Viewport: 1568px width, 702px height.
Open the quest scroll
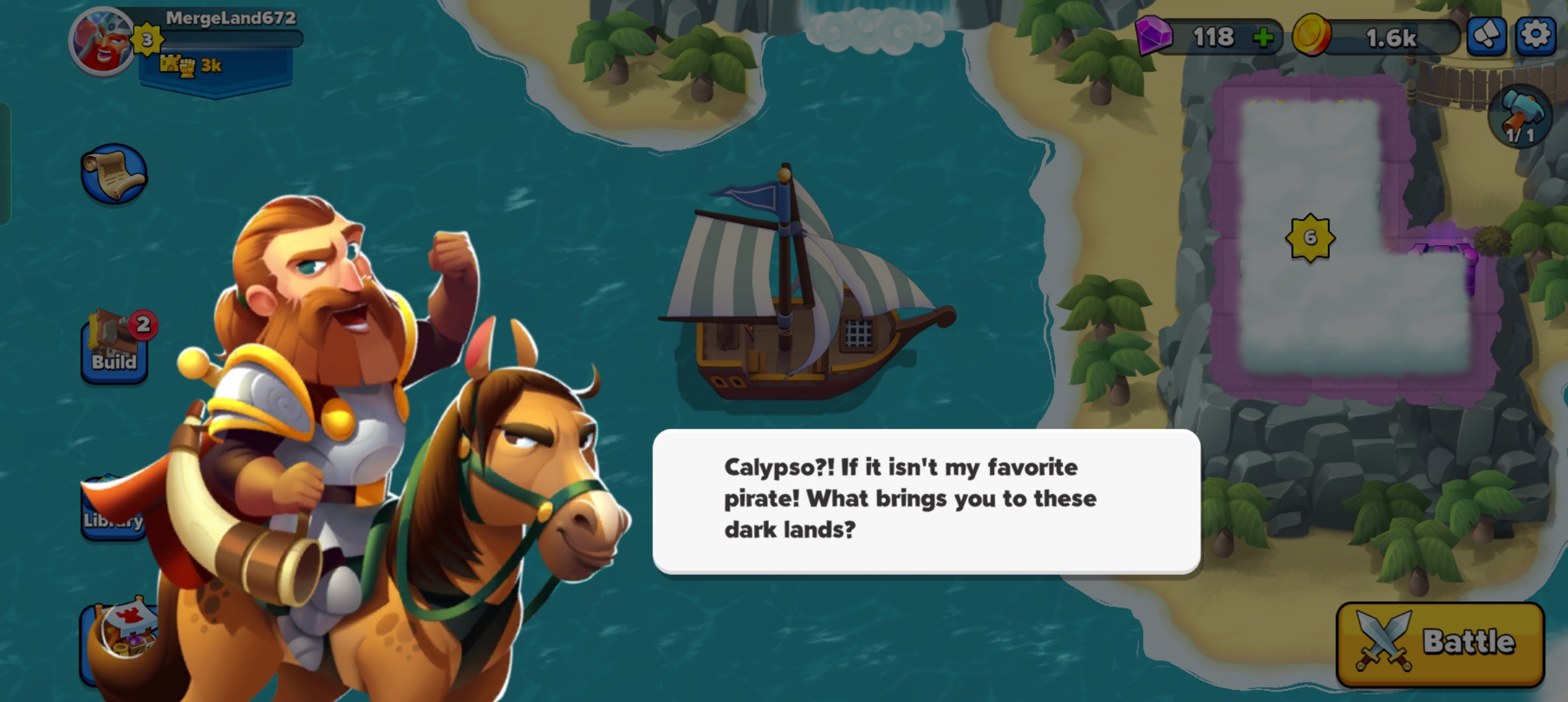coord(114,174)
